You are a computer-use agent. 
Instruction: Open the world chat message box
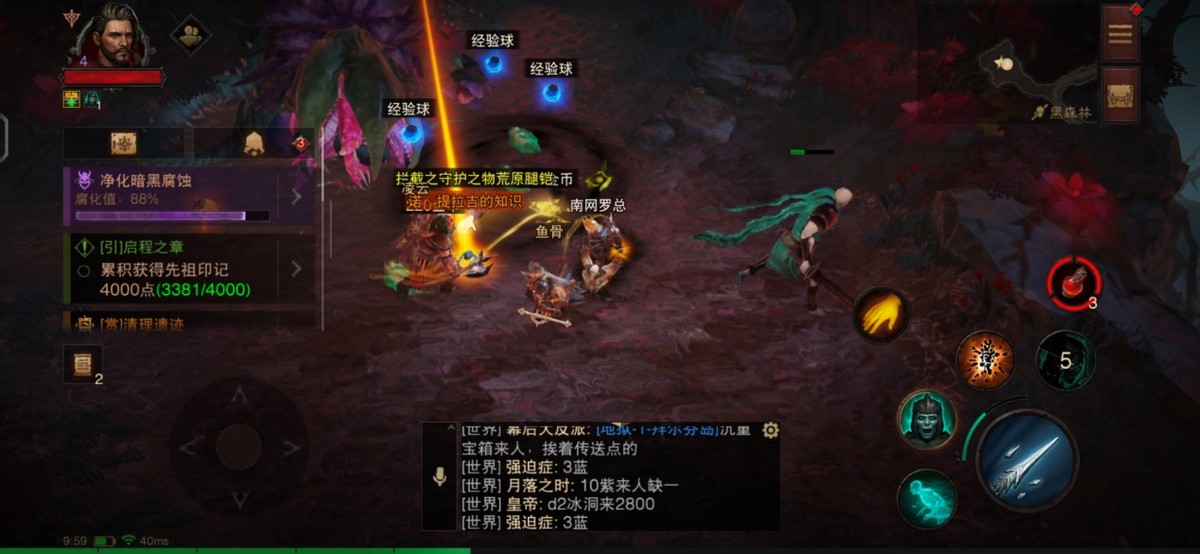coord(610,476)
